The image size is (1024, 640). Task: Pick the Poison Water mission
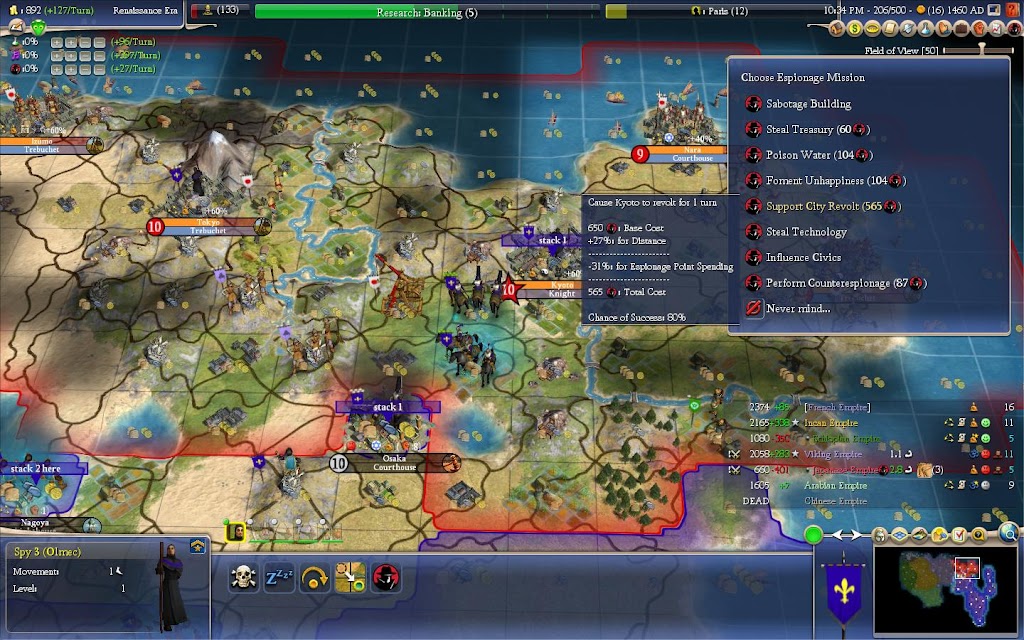point(806,155)
